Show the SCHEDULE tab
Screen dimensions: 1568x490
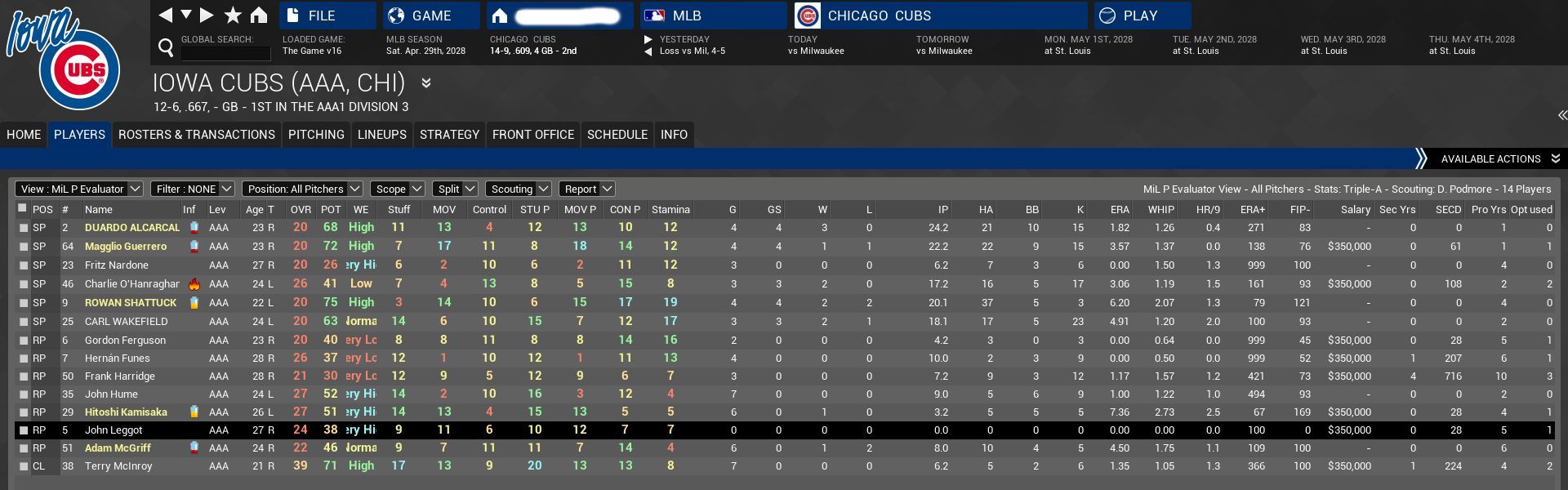coord(617,135)
